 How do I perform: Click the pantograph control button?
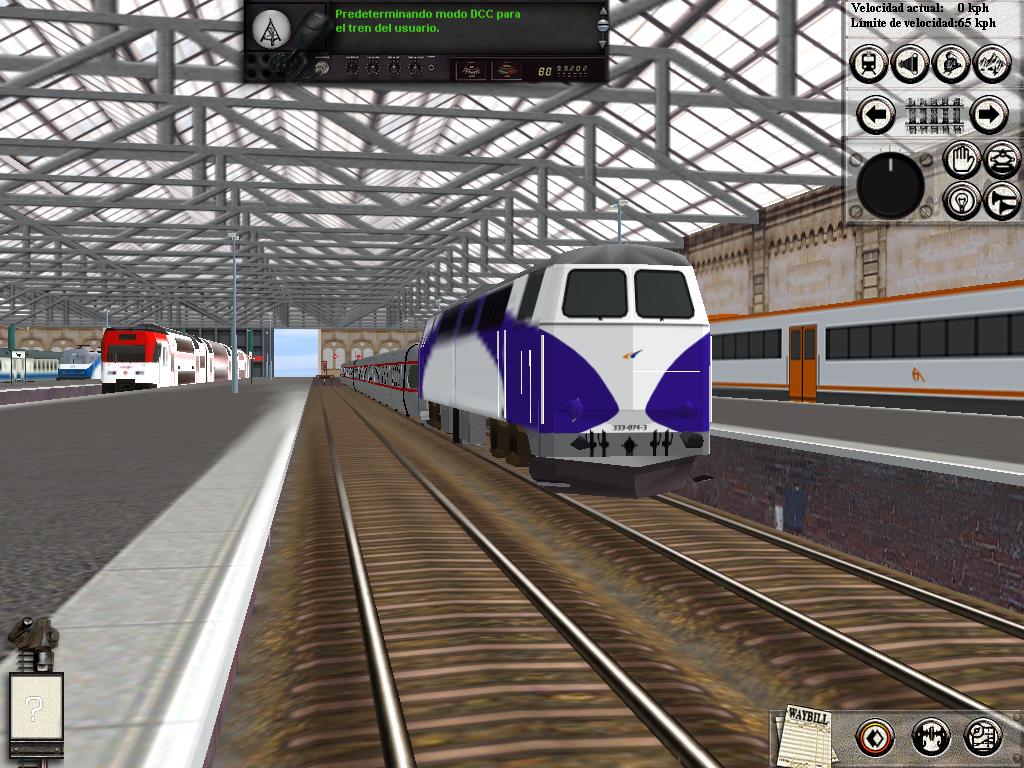tap(1002, 159)
